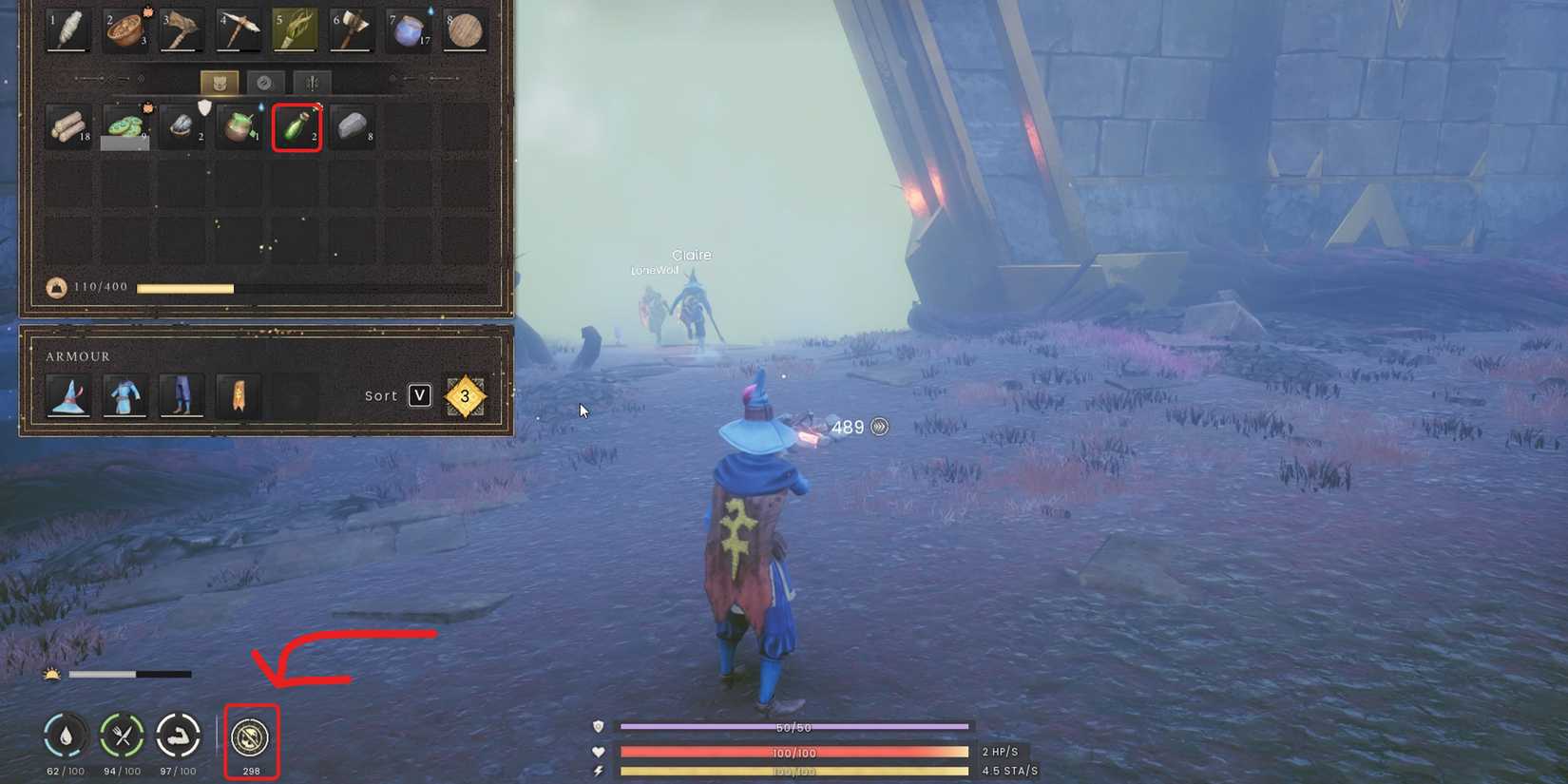Select the pickaxe in hotbar slot 4
The width and height of the screenshot is (1568, 784).
[239, 29]
